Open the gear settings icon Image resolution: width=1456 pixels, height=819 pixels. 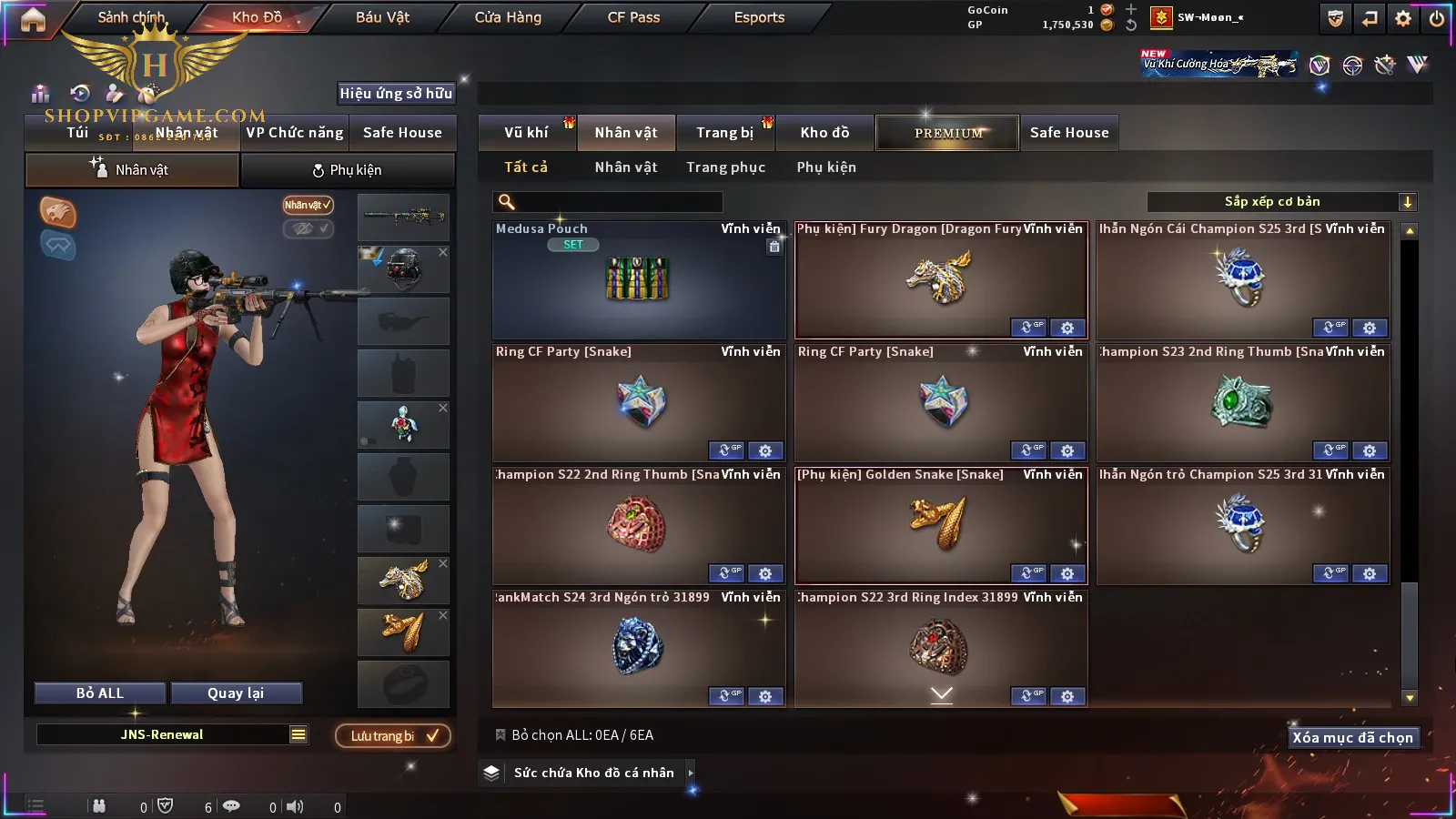point(1403,18)
